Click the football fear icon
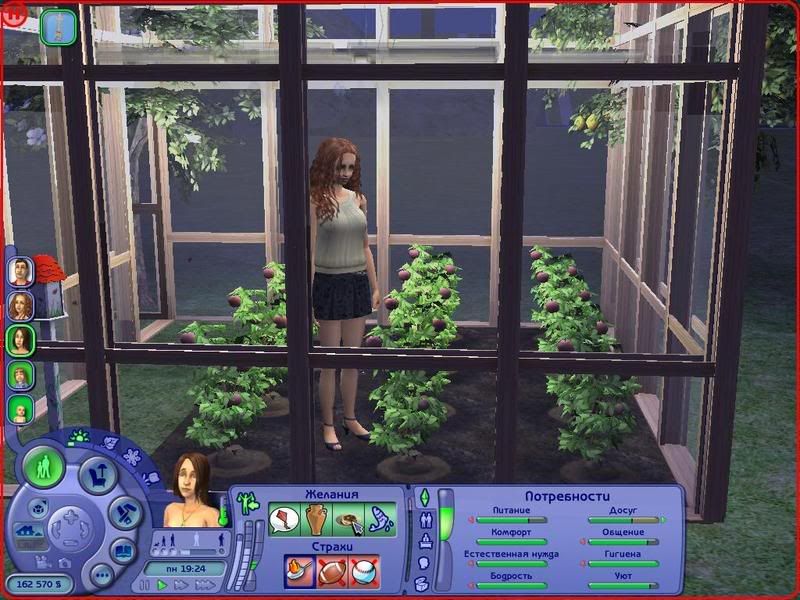The image size is (800, 600). [x=332, y=571]
